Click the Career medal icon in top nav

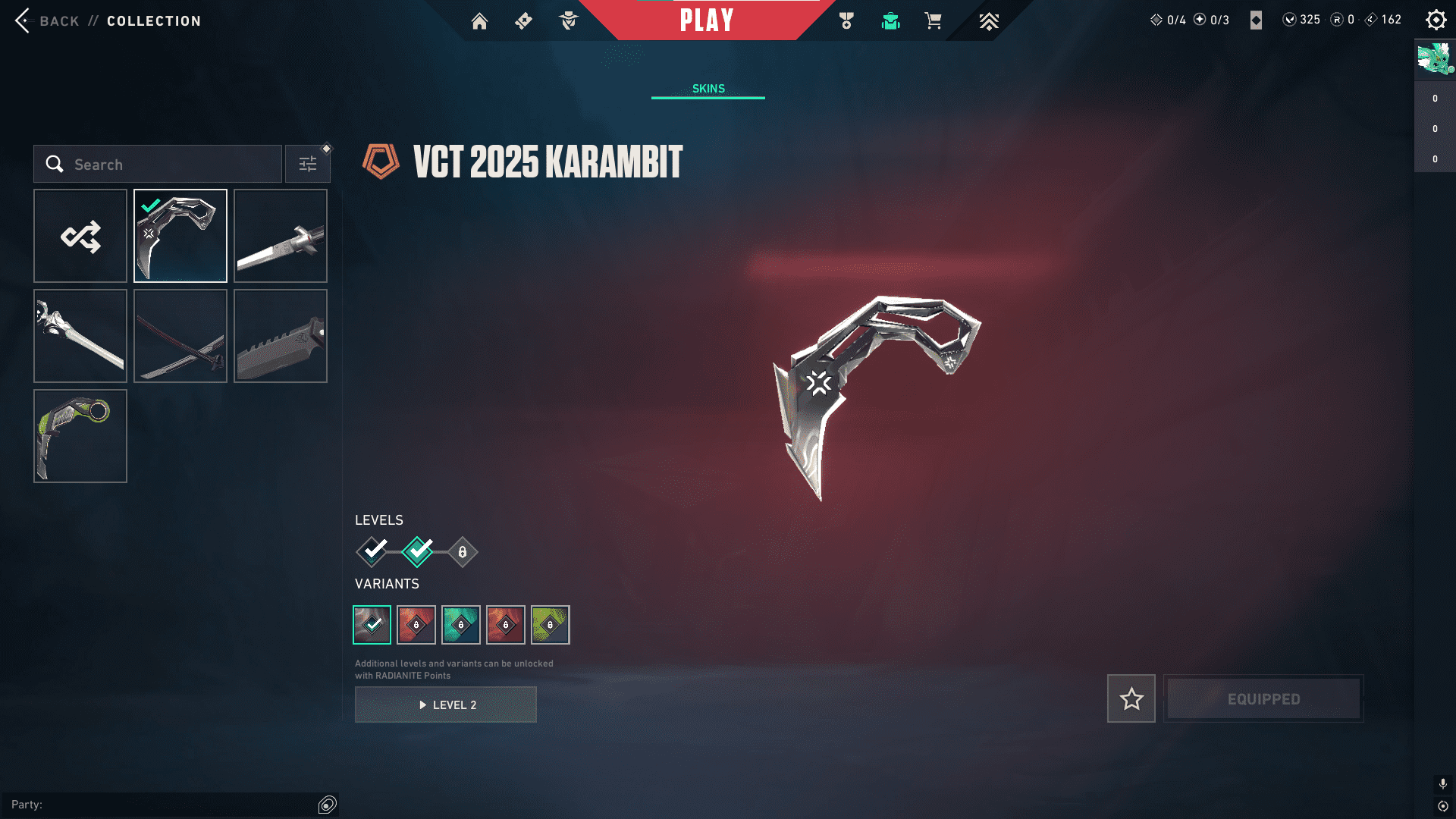click(844, 21)
